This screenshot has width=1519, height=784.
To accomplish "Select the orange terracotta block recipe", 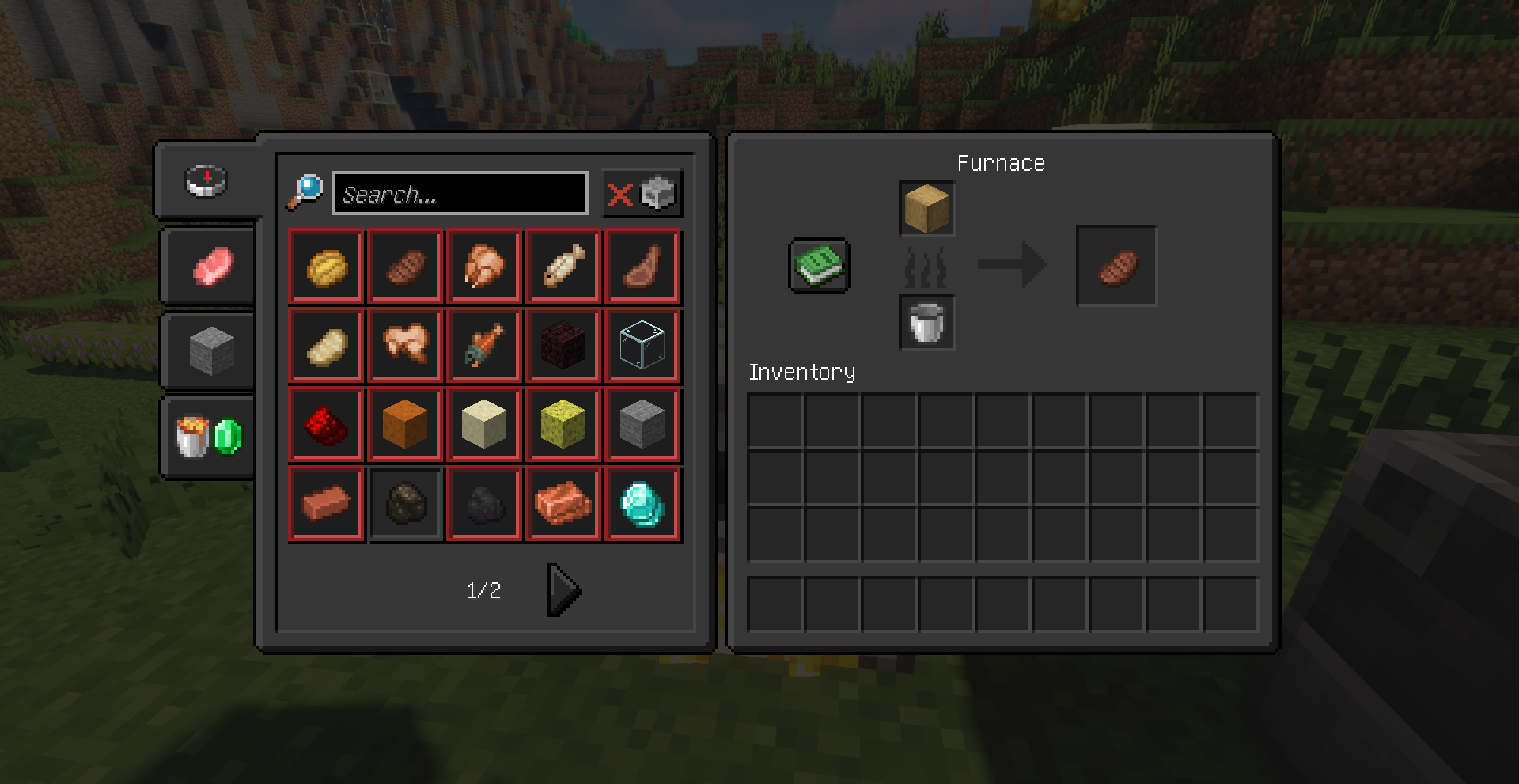I will click(405, 424).
